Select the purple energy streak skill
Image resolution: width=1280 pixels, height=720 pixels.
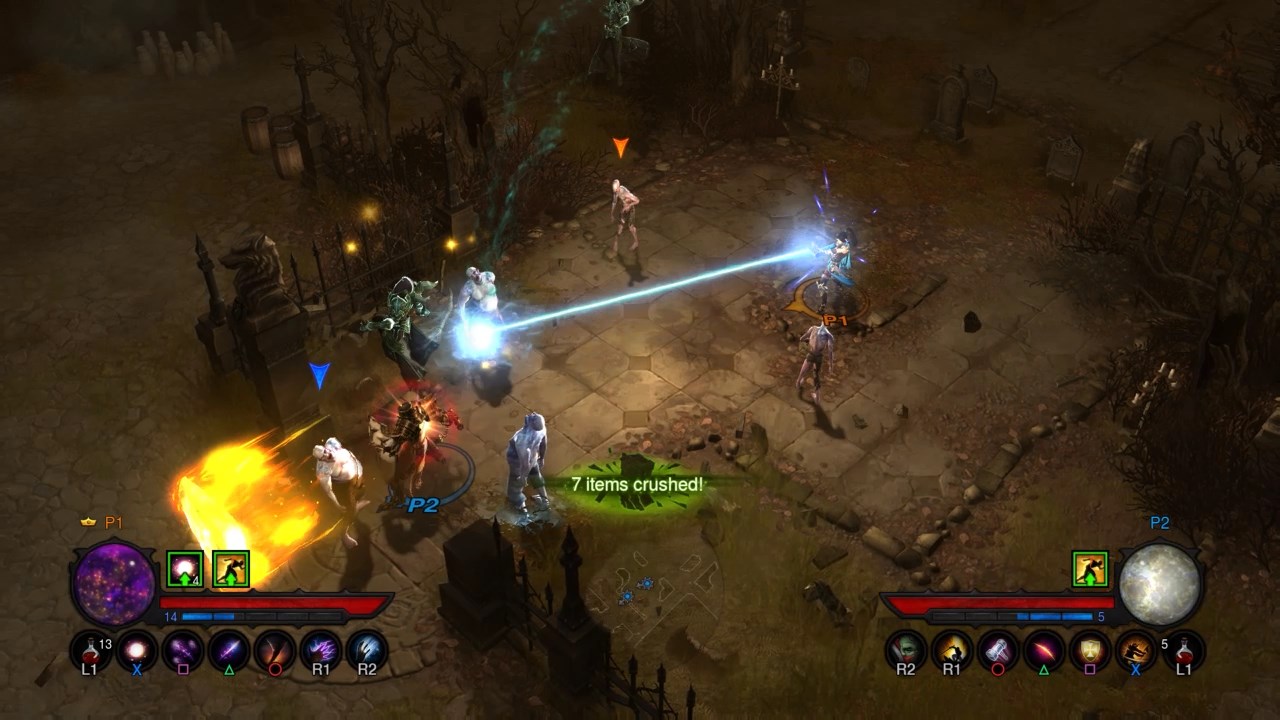coord(229,650)
